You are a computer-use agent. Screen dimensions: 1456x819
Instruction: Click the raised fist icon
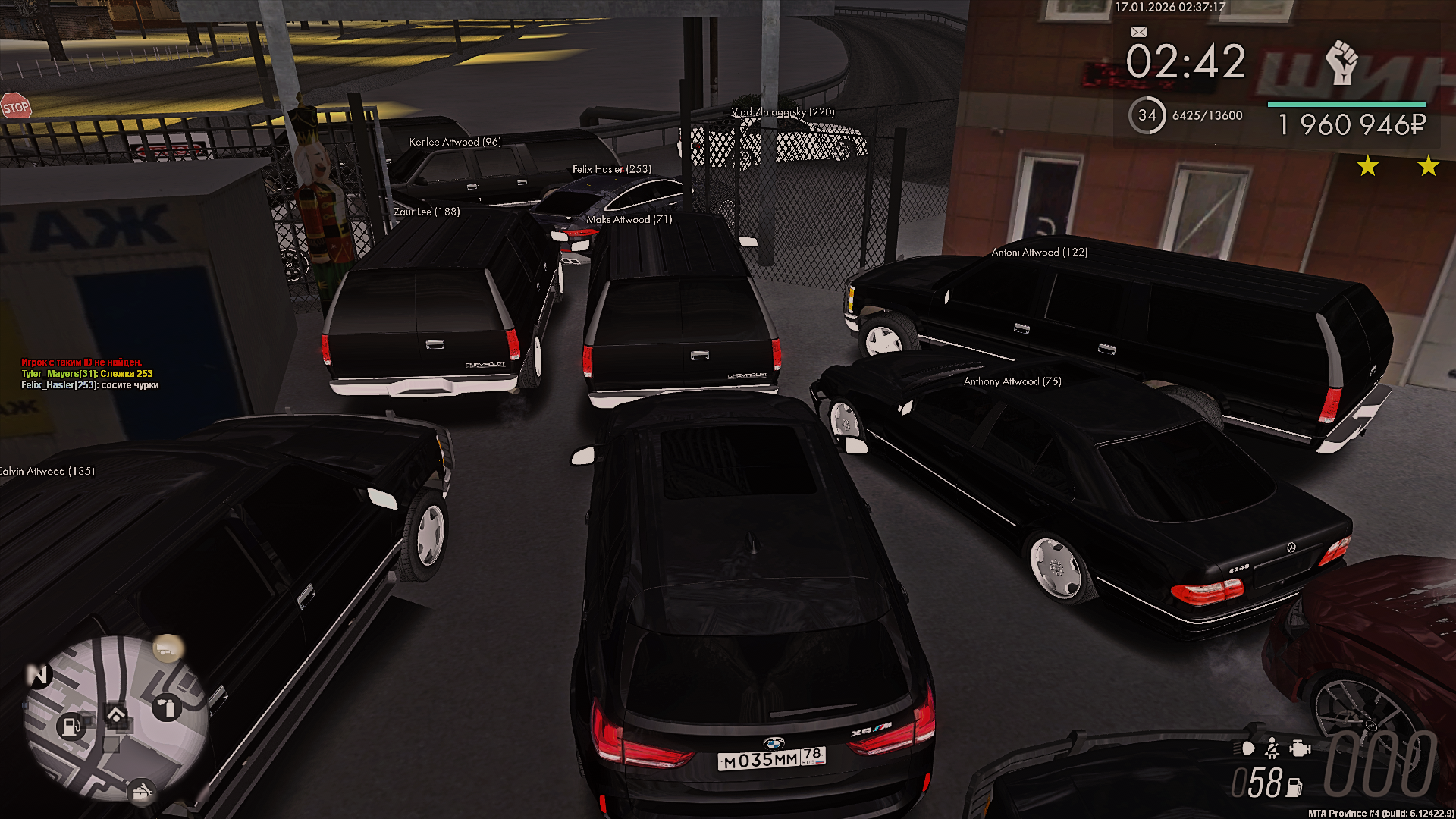[x=1341, y=62]
